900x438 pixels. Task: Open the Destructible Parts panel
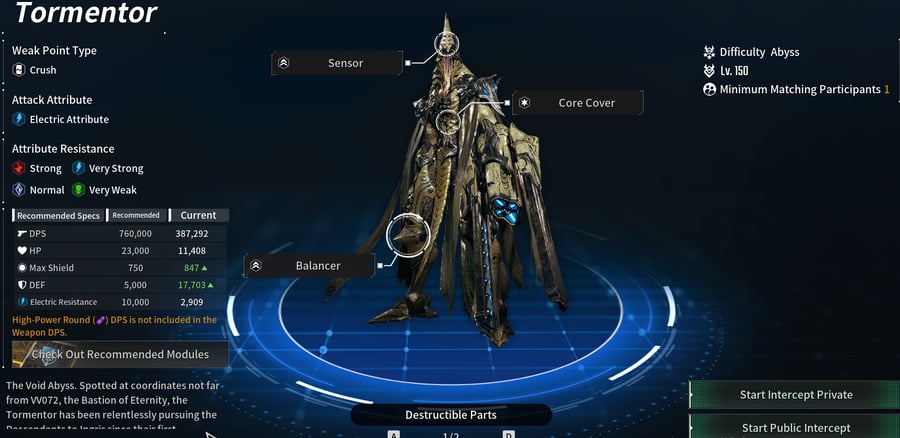(450, 415)
